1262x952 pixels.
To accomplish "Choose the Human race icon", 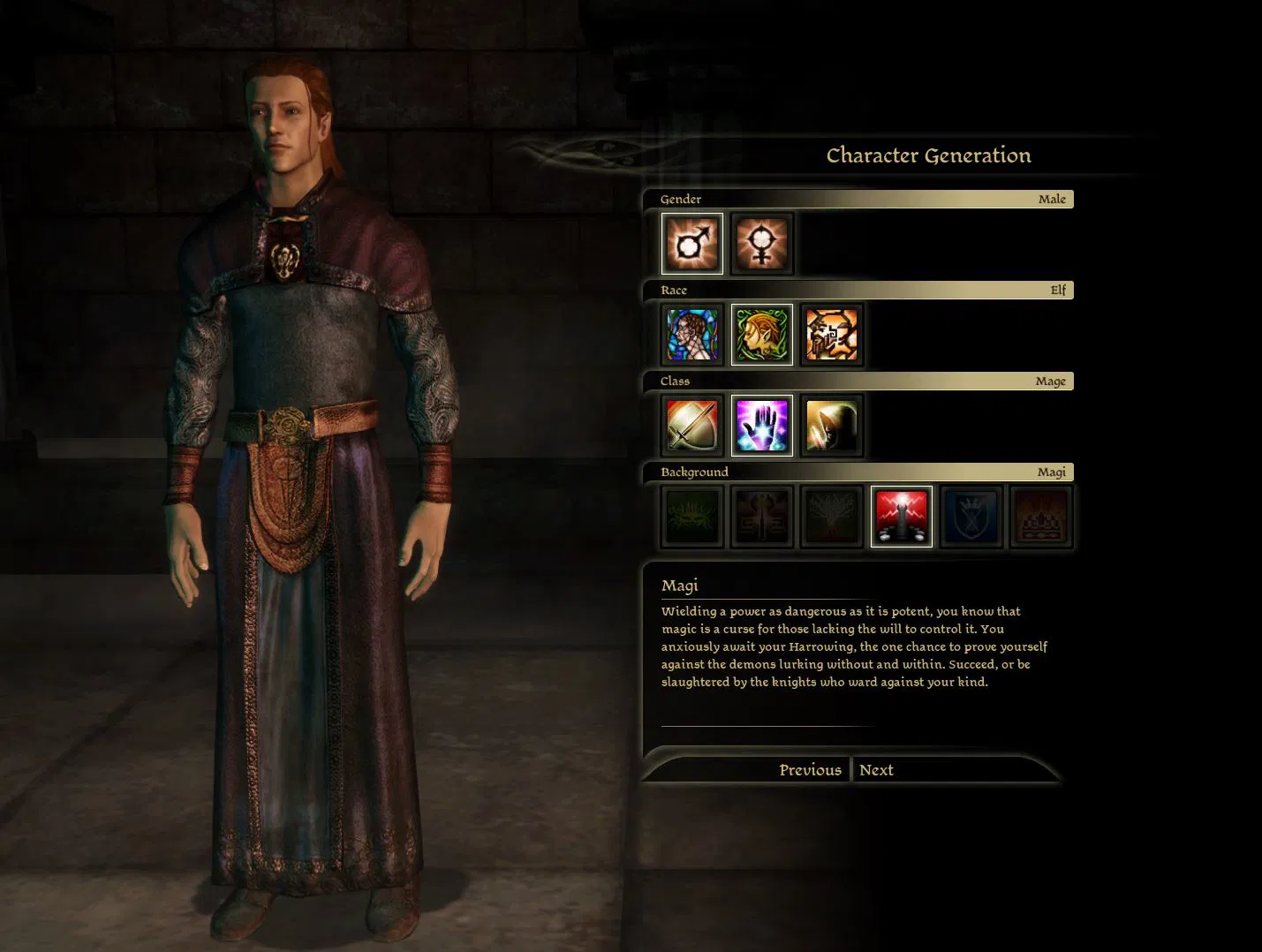I will [691, 335].
